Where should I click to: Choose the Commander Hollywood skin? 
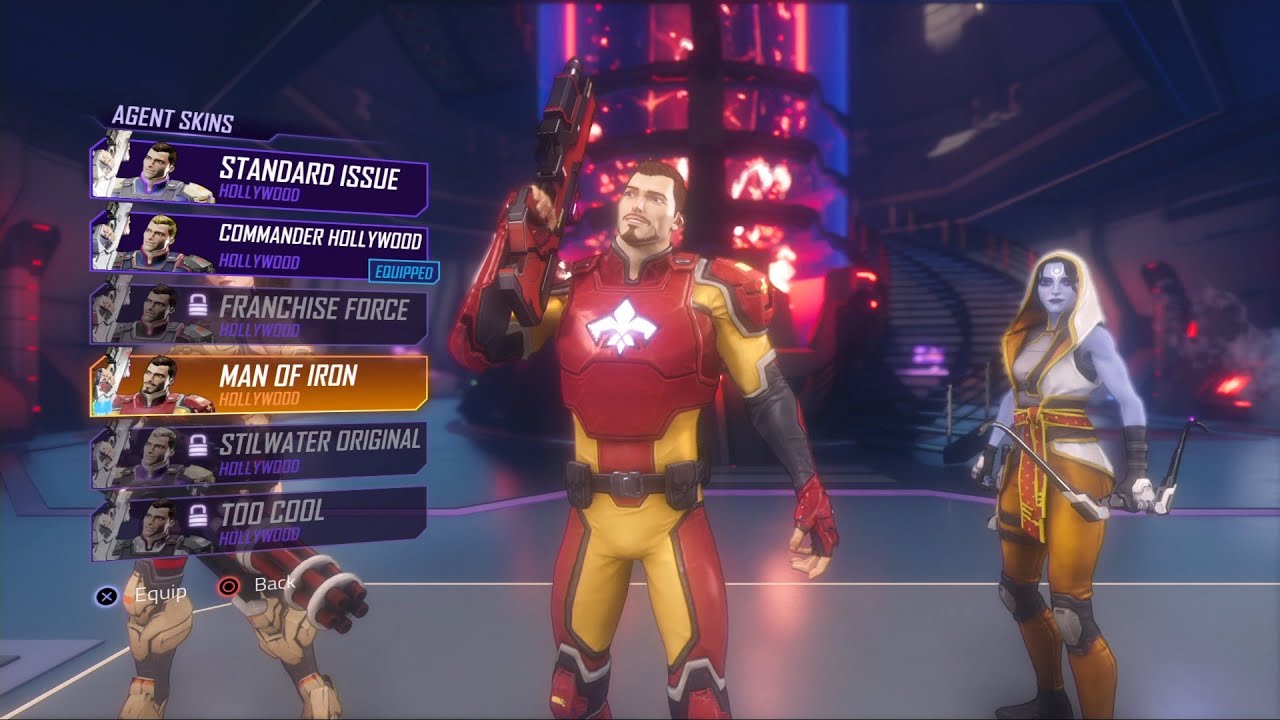[x=260, y=245]
